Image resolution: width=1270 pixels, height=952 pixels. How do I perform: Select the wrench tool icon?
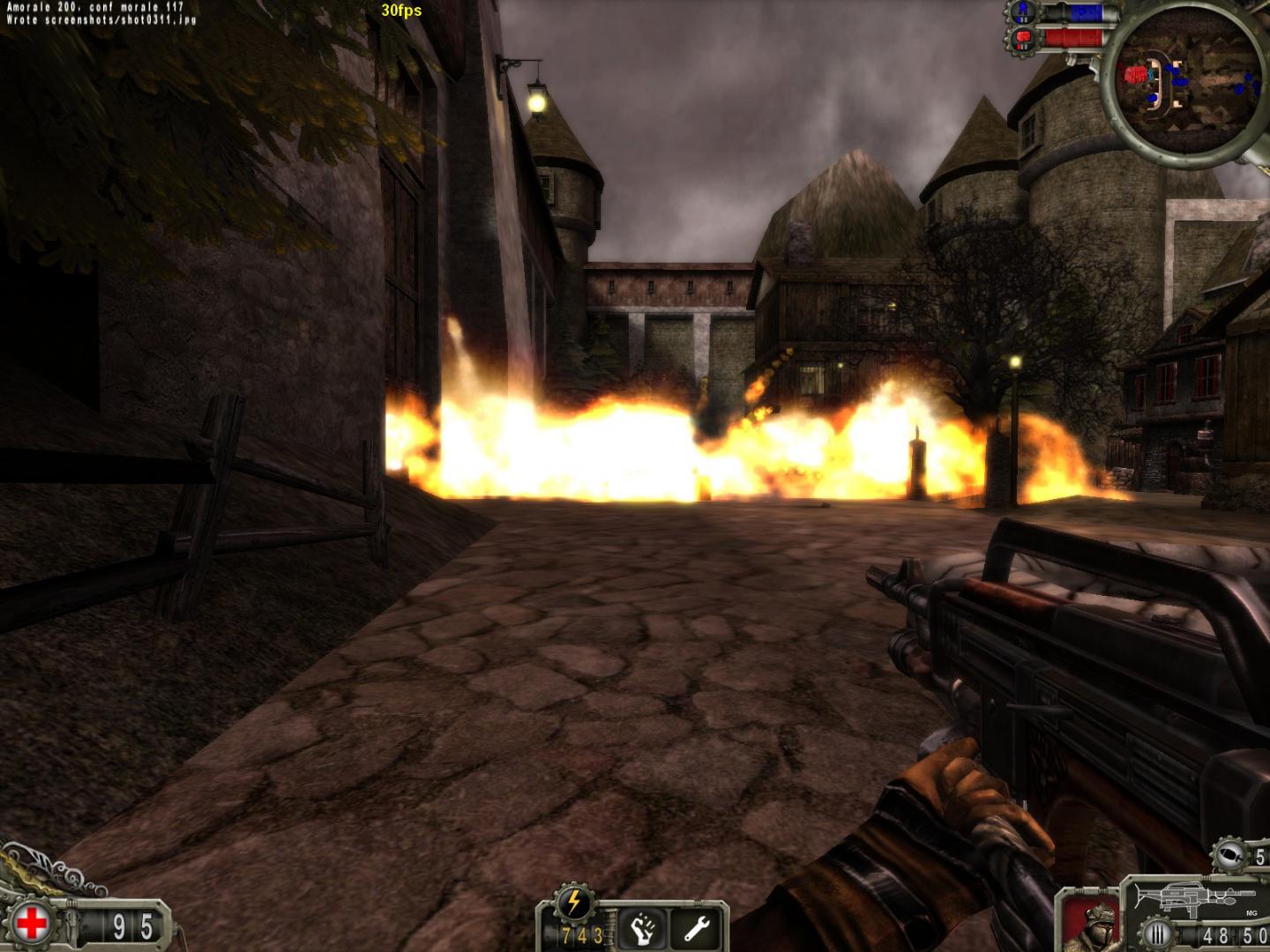(697, 928)
